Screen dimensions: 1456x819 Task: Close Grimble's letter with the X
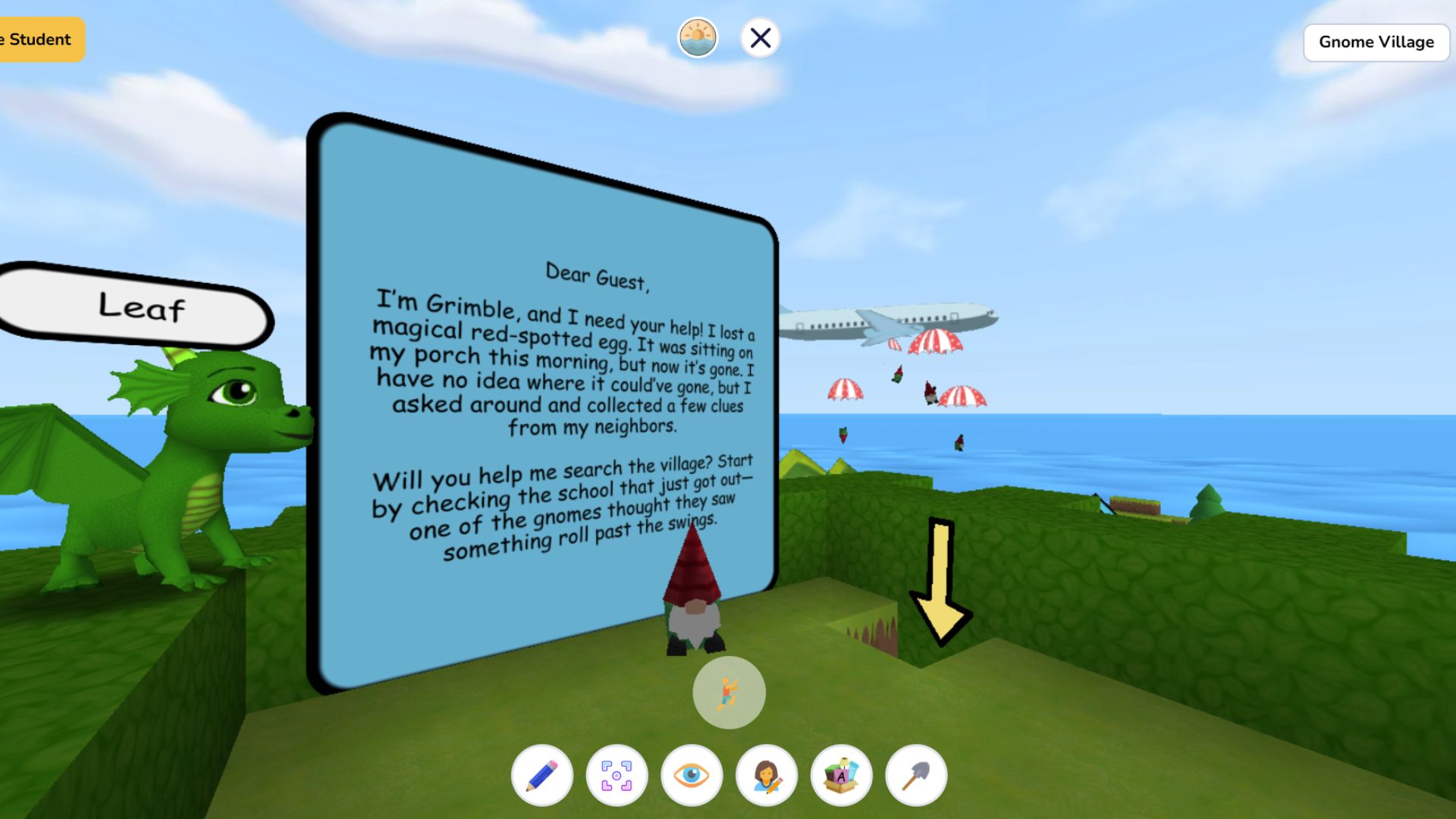pos(761,36)
